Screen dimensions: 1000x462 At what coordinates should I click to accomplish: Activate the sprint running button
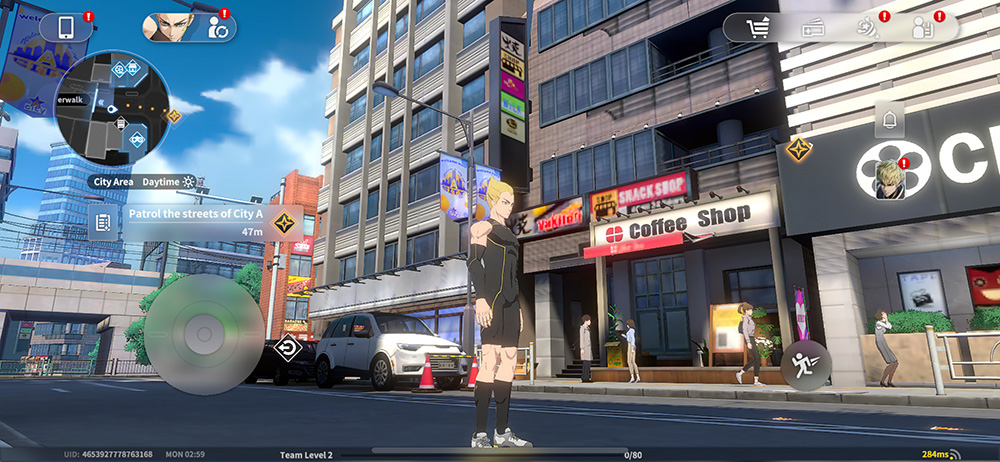coord(802,364)
